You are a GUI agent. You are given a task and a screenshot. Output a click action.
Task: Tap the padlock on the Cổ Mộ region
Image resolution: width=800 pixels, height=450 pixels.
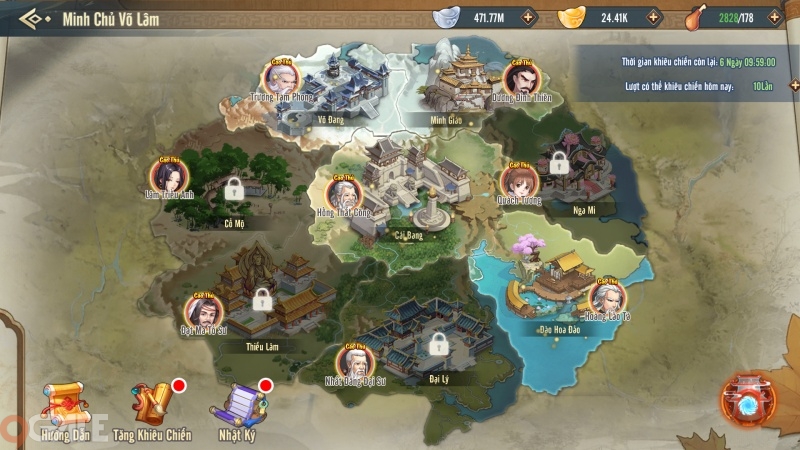(233, 187)
